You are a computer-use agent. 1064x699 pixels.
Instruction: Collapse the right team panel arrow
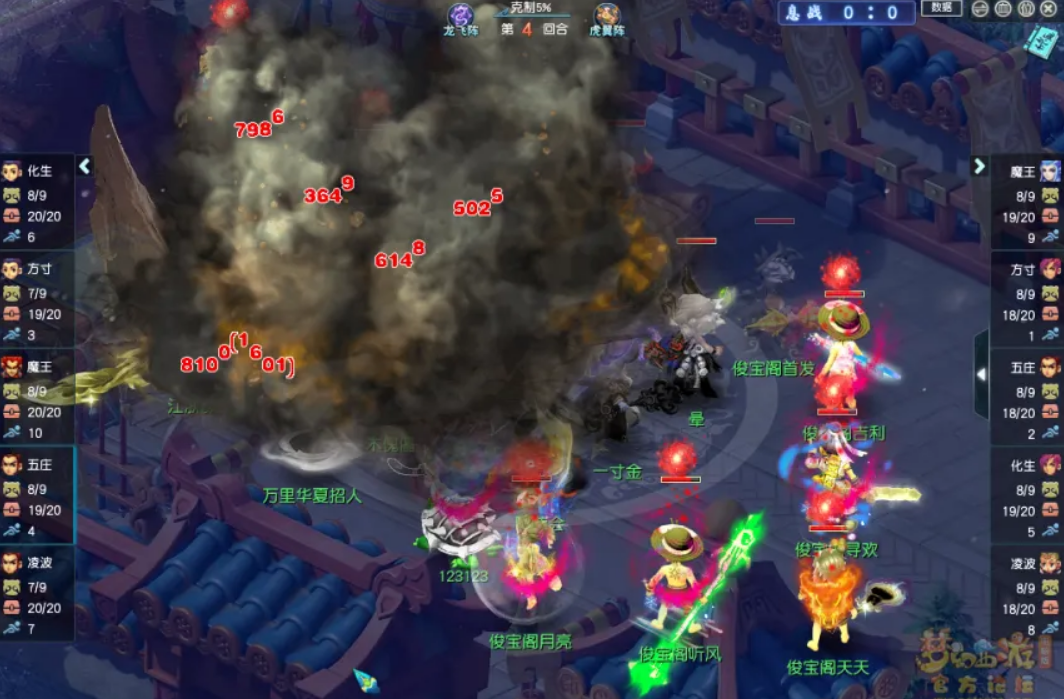(x=979, y=166)
